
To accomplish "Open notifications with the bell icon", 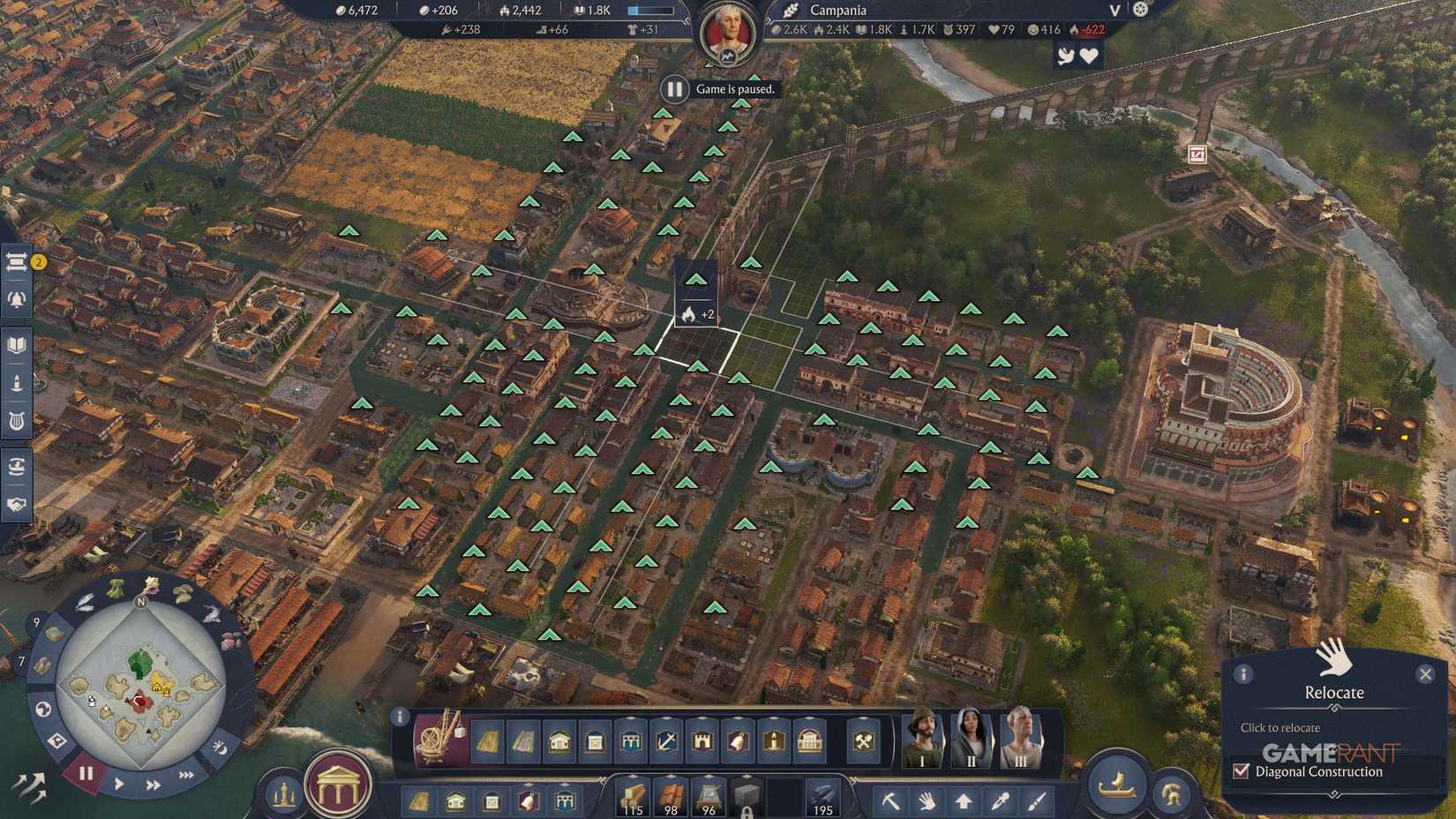I will (16, 300).
